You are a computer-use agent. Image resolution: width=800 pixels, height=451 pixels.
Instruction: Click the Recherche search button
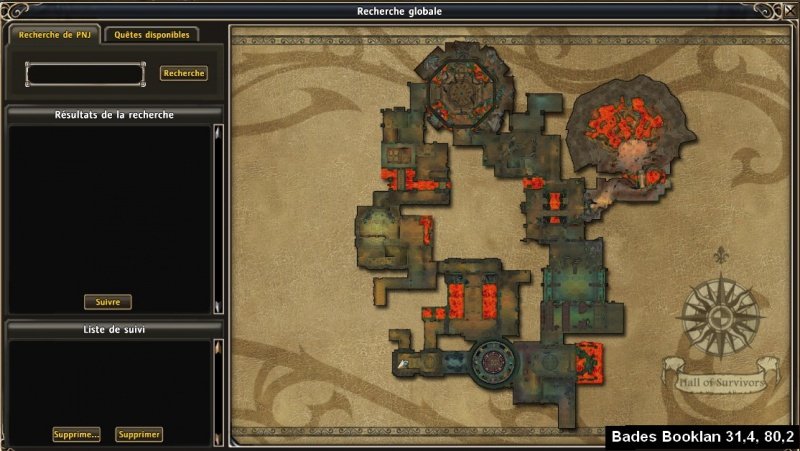(184, 73)
